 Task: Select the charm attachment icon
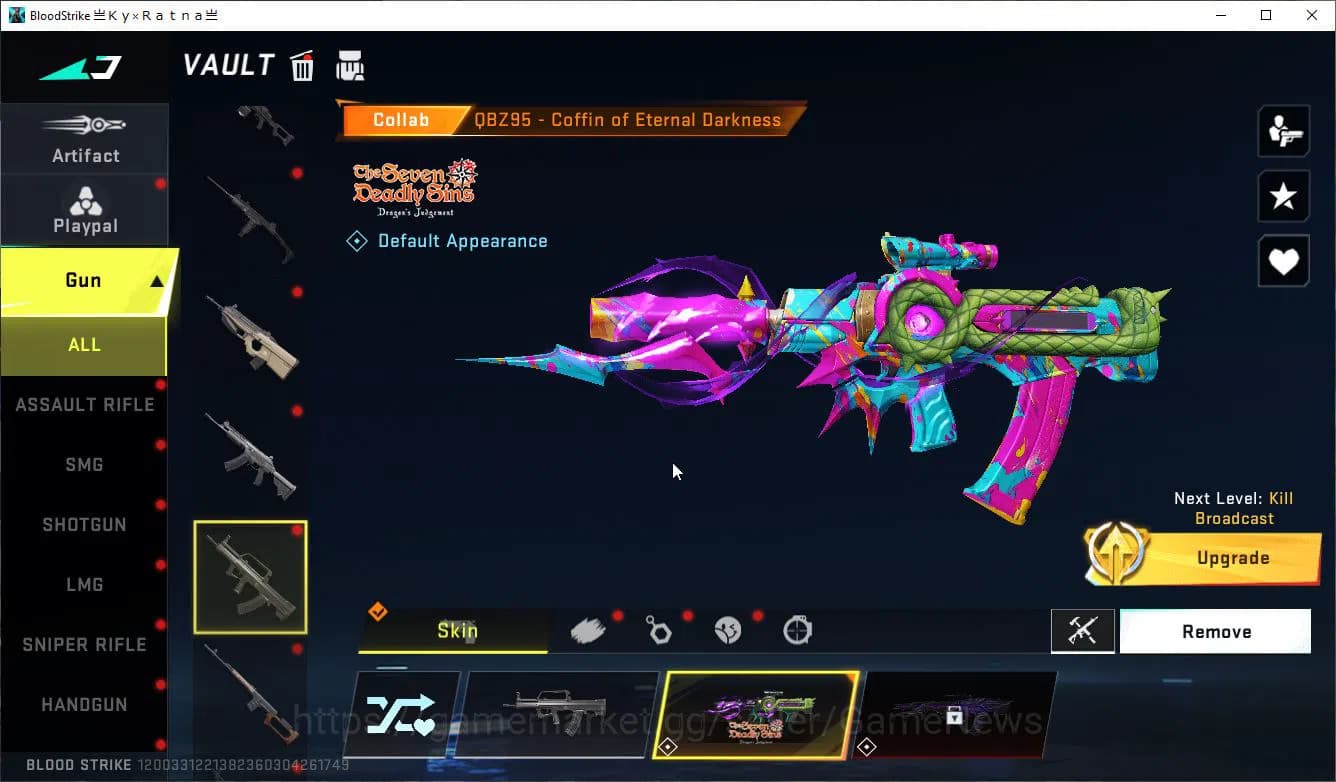[660, 630]
